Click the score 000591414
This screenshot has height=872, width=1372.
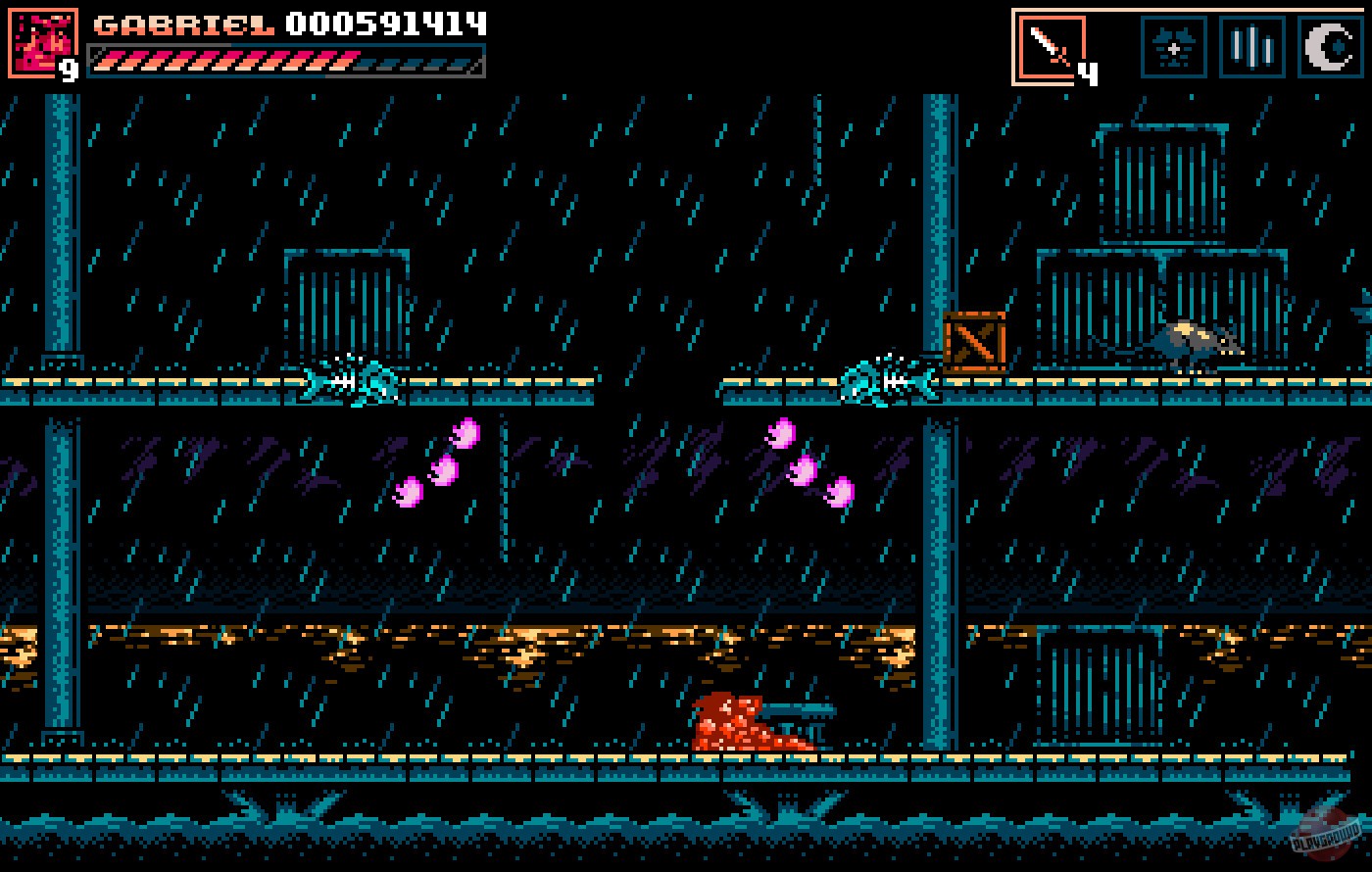click(x=382, y=24)
